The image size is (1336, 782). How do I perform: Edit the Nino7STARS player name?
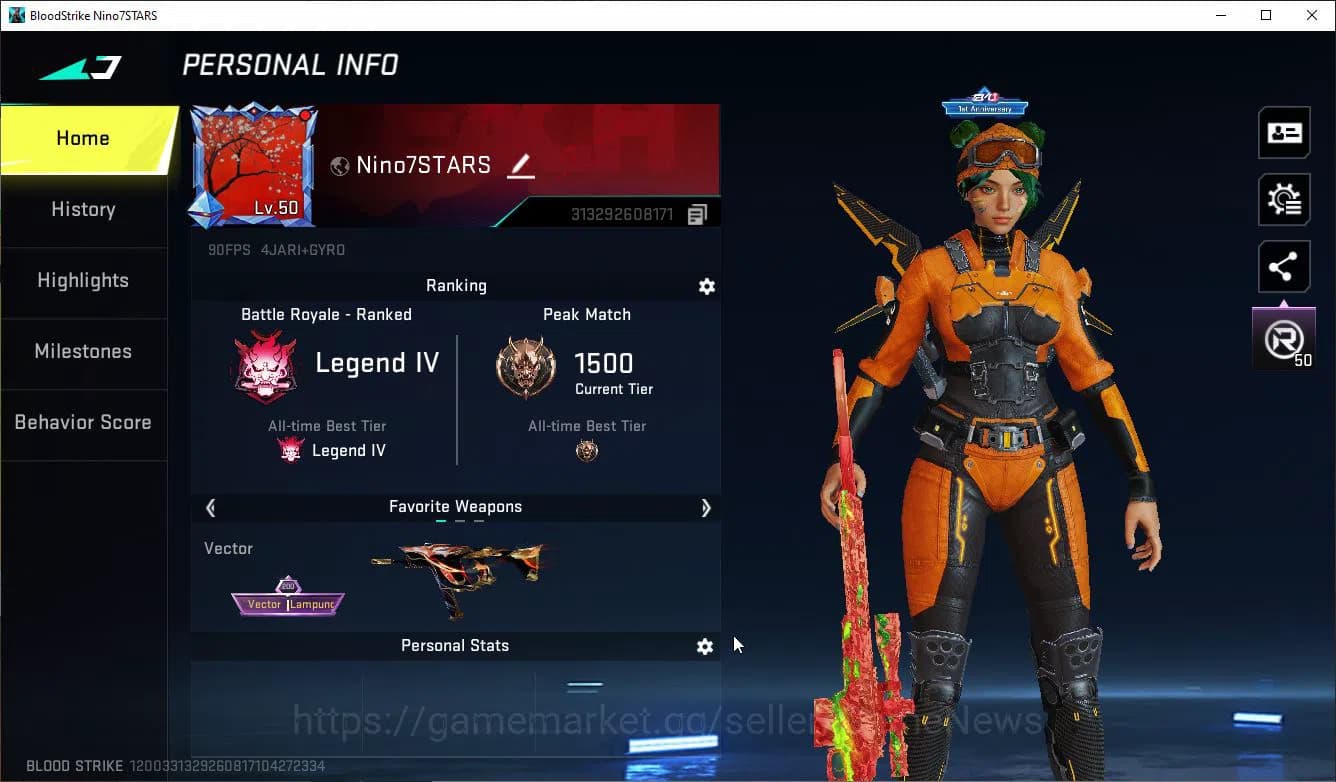tap(520, 166)
